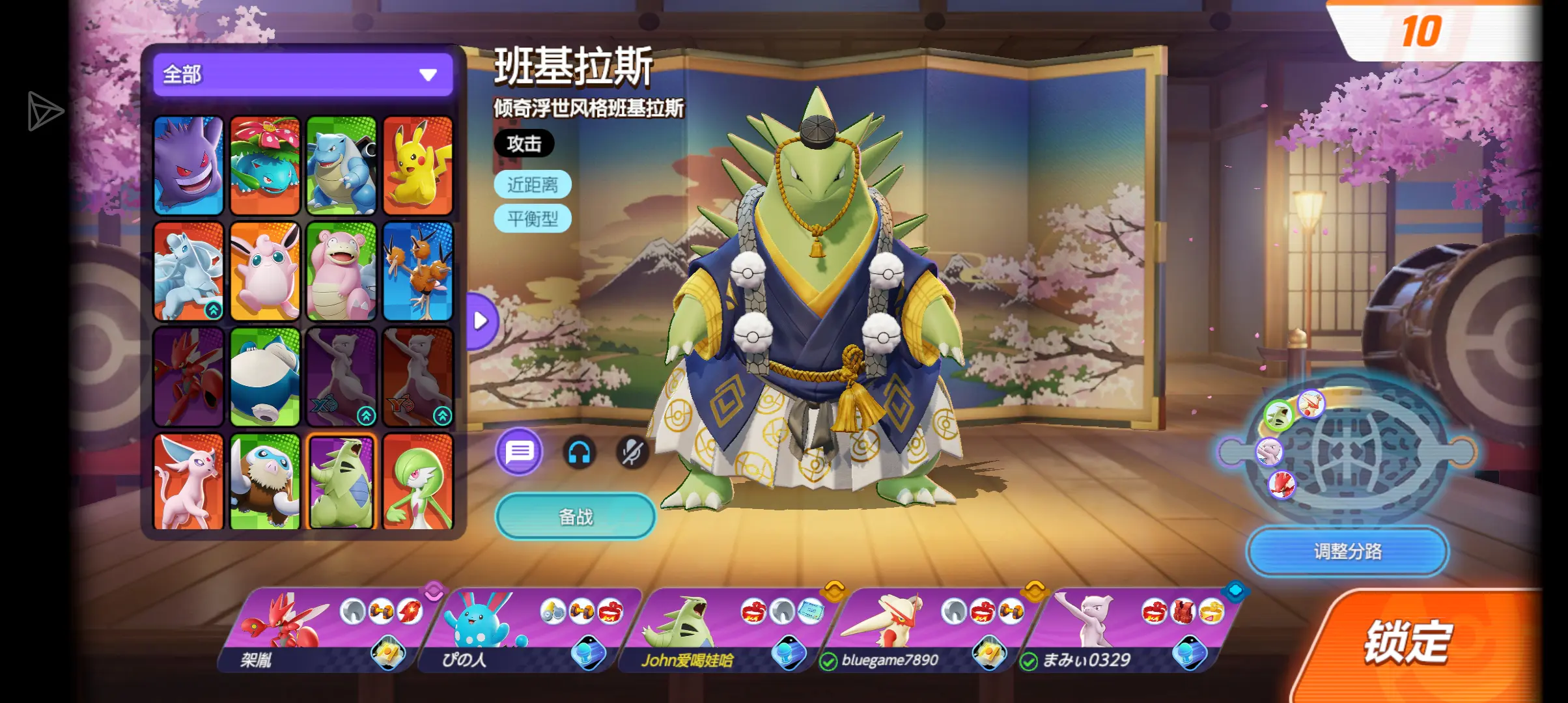Open the 备战 battle prep menu
Viewport: 1568px width, 703px height.
pyautogui.click(x=576, y=517)
